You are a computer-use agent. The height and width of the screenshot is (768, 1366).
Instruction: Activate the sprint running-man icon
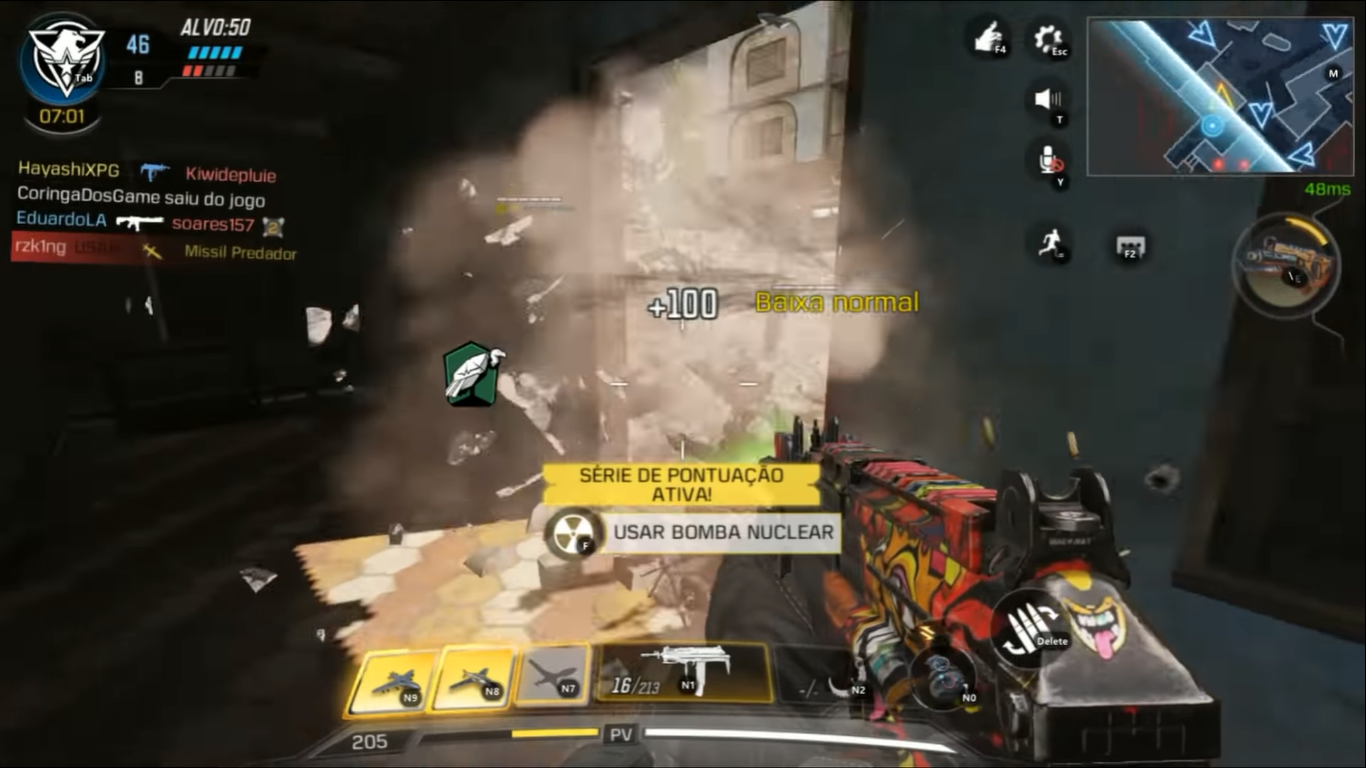click(1049, 243)
